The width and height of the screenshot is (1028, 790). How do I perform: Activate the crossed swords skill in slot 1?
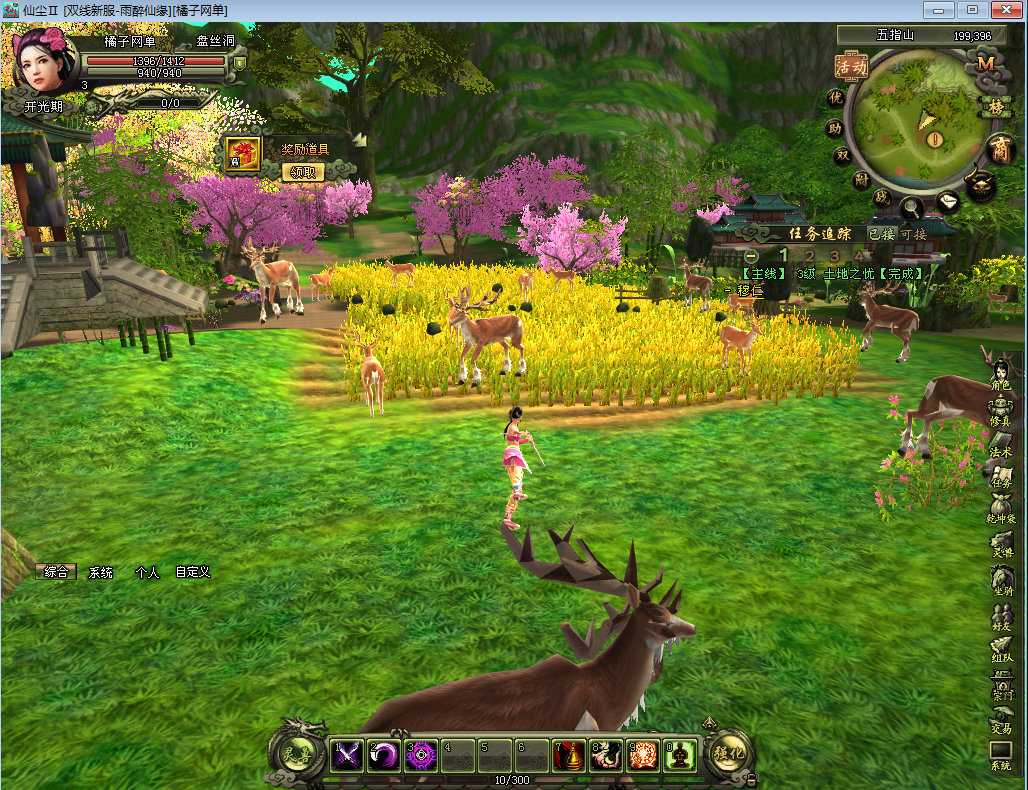[x=346, y=756]
